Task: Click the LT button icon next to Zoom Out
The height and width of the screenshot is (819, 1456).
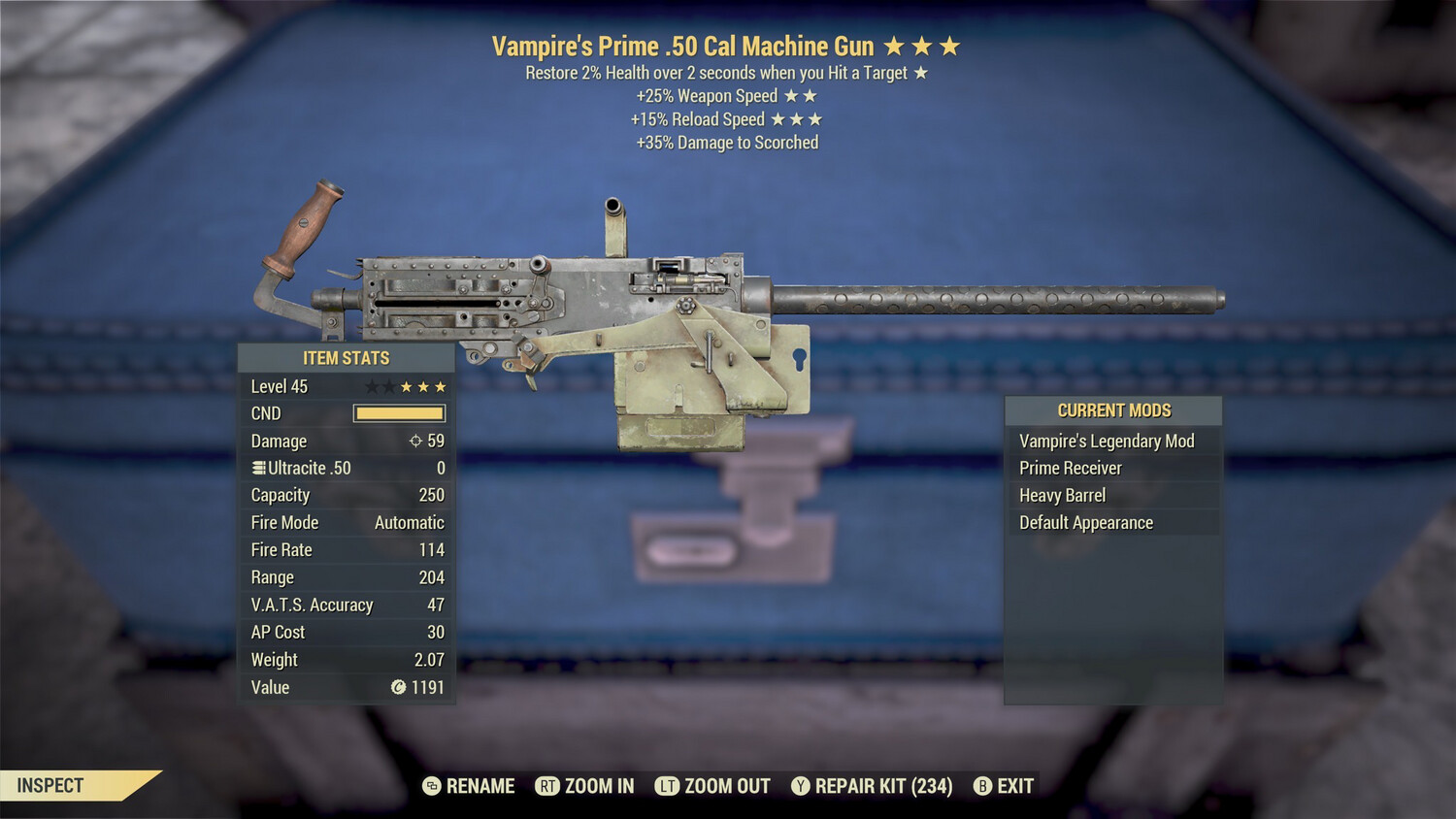Action: (x=668, y=786)
